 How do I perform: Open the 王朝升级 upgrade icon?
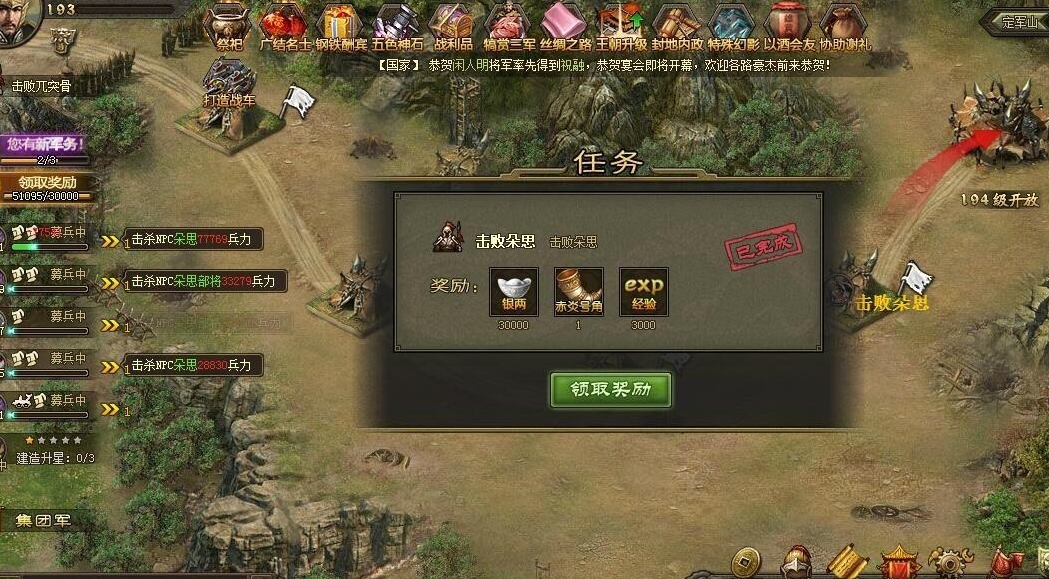(621, 24)
